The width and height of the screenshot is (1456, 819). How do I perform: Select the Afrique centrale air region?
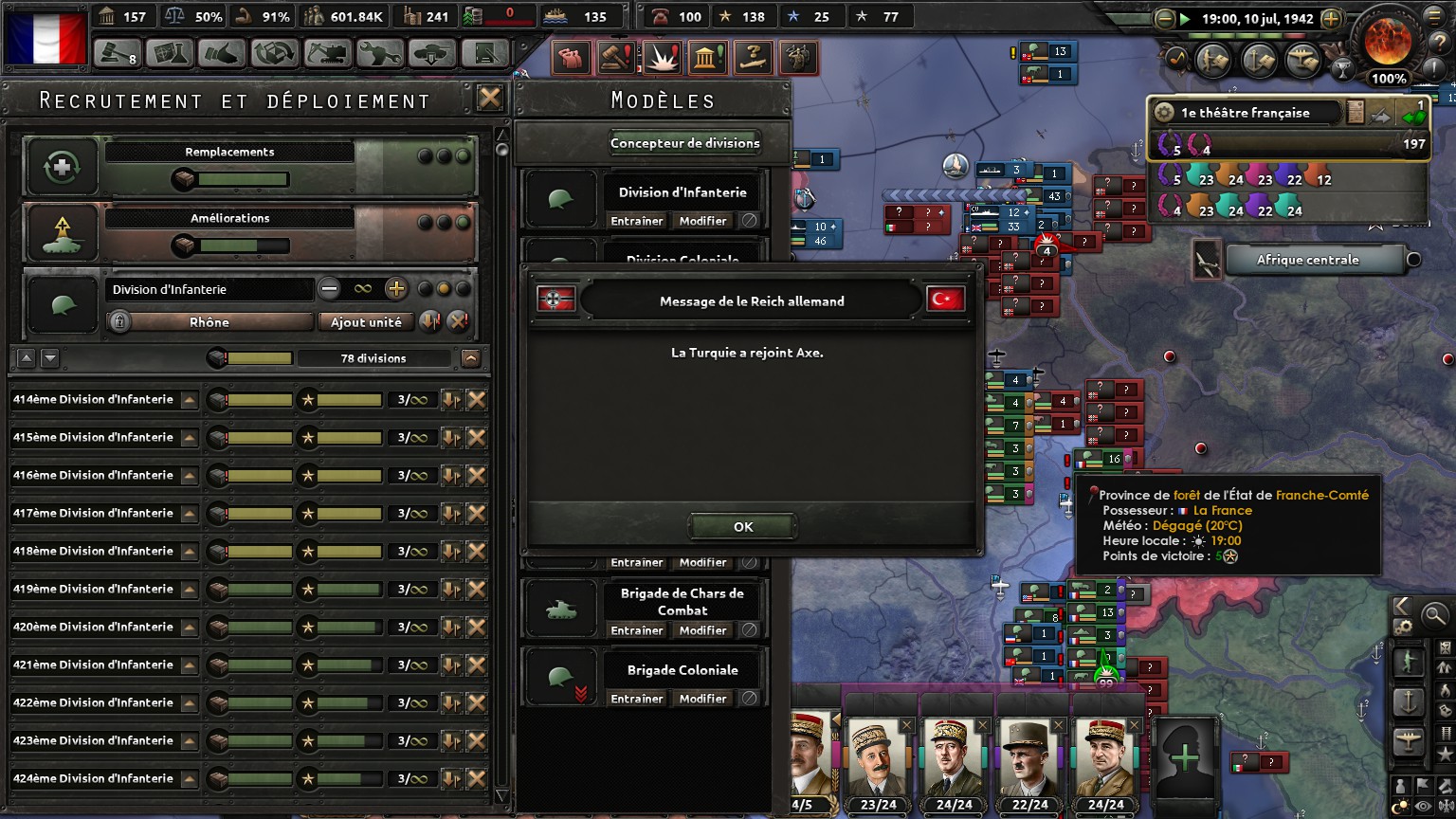[x=1307, y=260]
